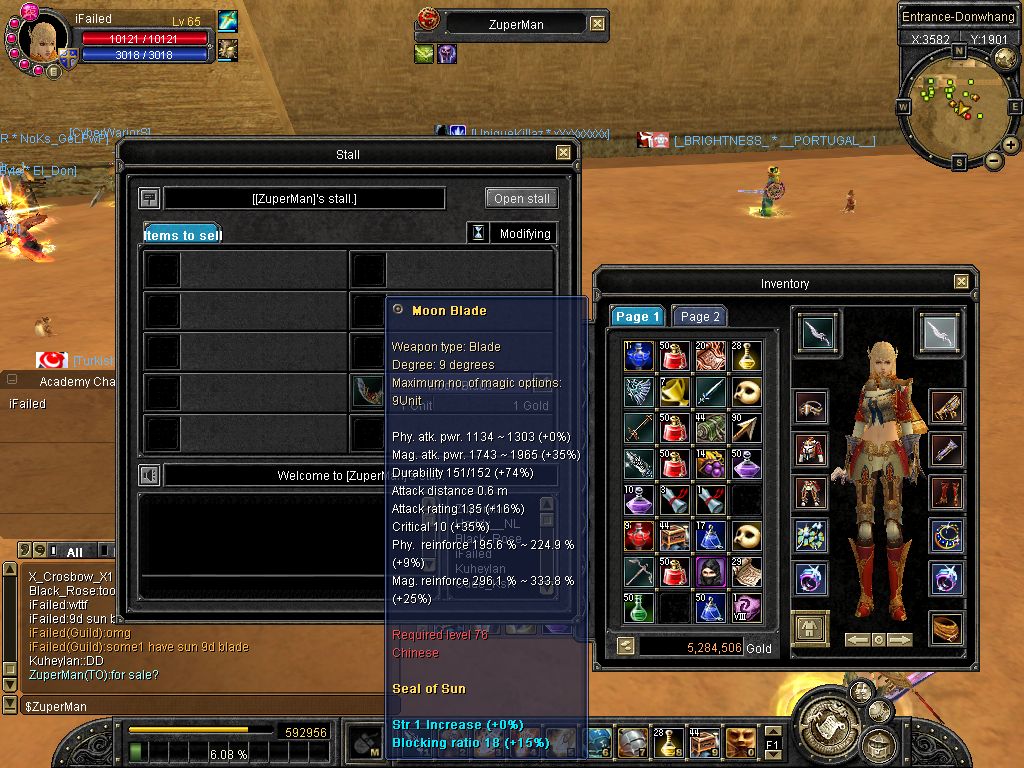Screen dimensions: 1024x768
Task: Zoom out the minimap
Action: pyautogui.click(x=993, y=160)
